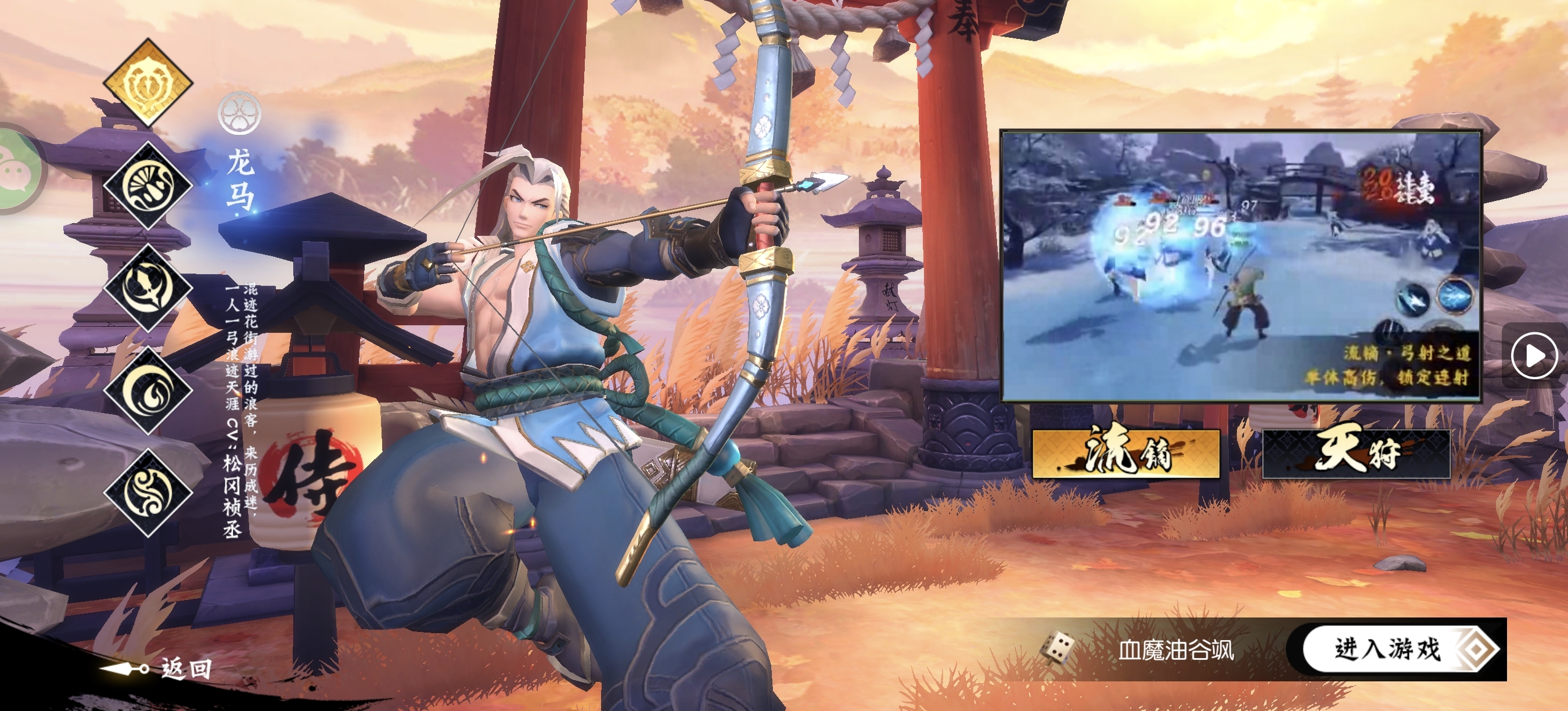Select the gold highlighted character emblem
The image size is (1568, 711).
(148, 83)
